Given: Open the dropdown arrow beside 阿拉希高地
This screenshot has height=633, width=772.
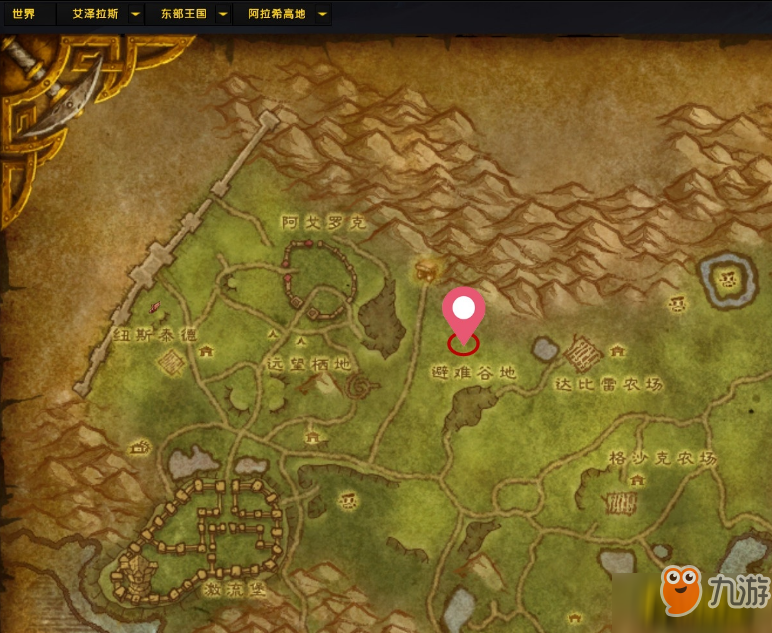Looking at the screenshot, I should coord(322,15).
